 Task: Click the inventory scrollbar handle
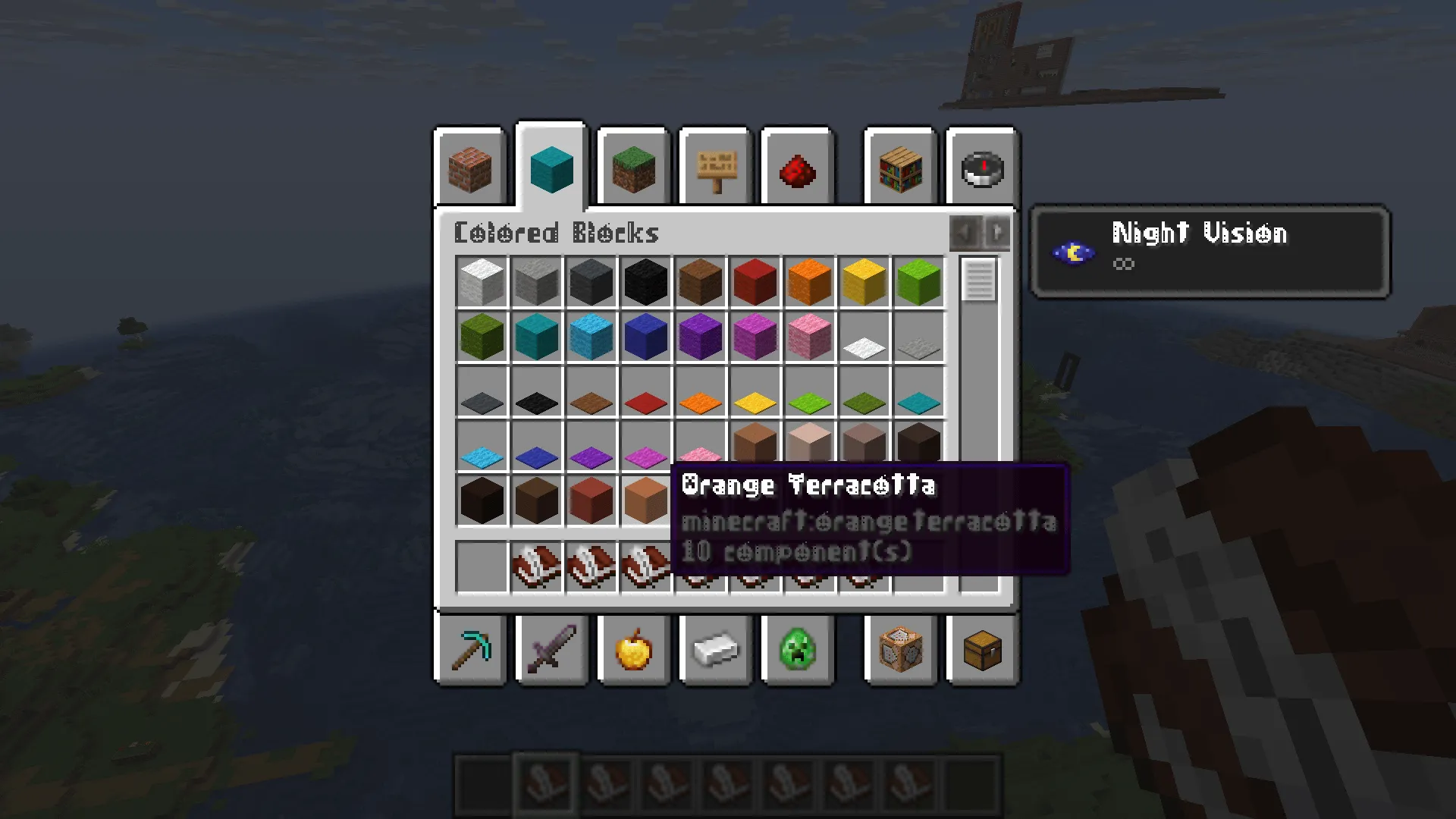pos(978,281)
